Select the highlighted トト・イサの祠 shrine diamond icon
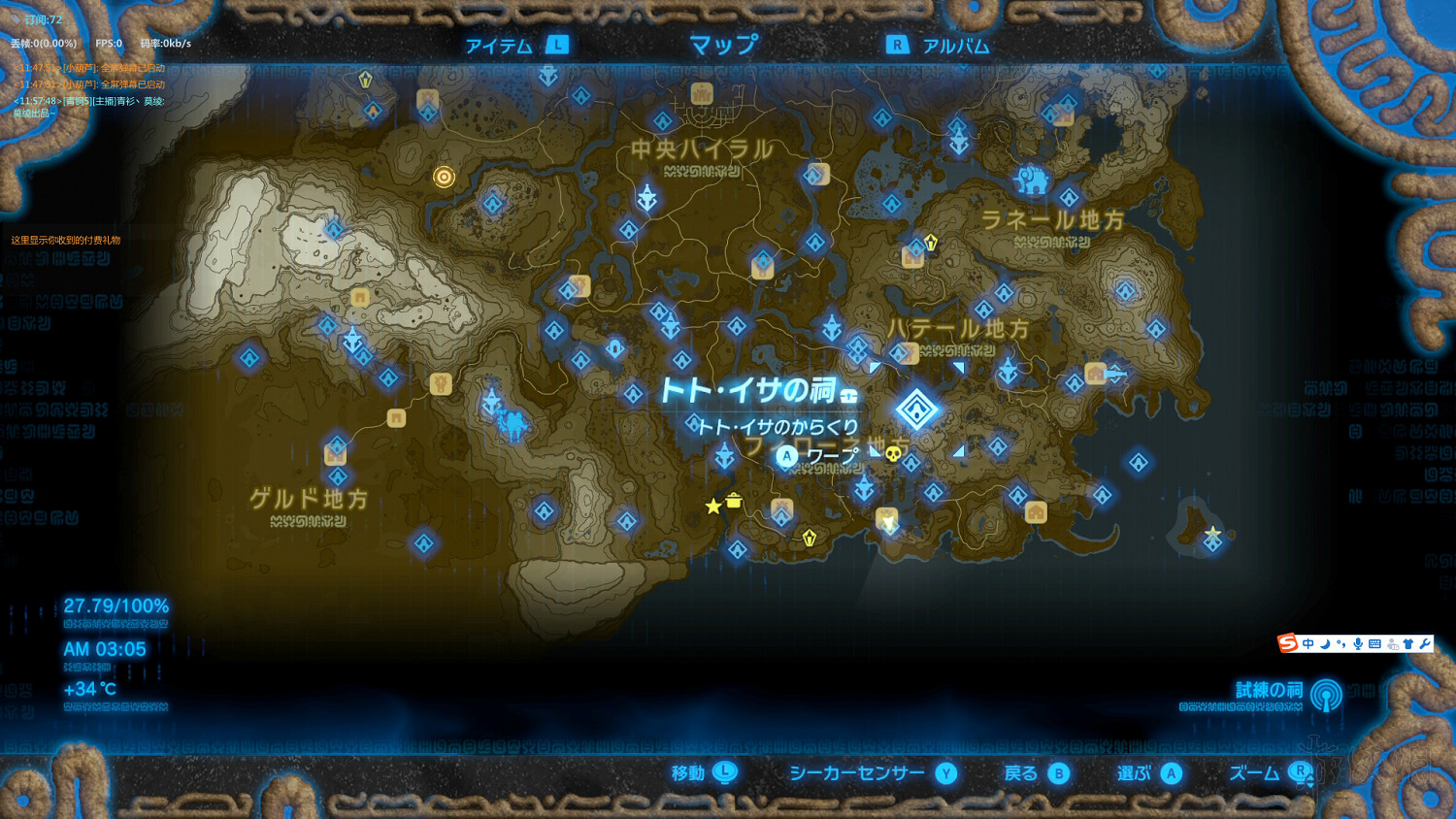 pos(916,409)
